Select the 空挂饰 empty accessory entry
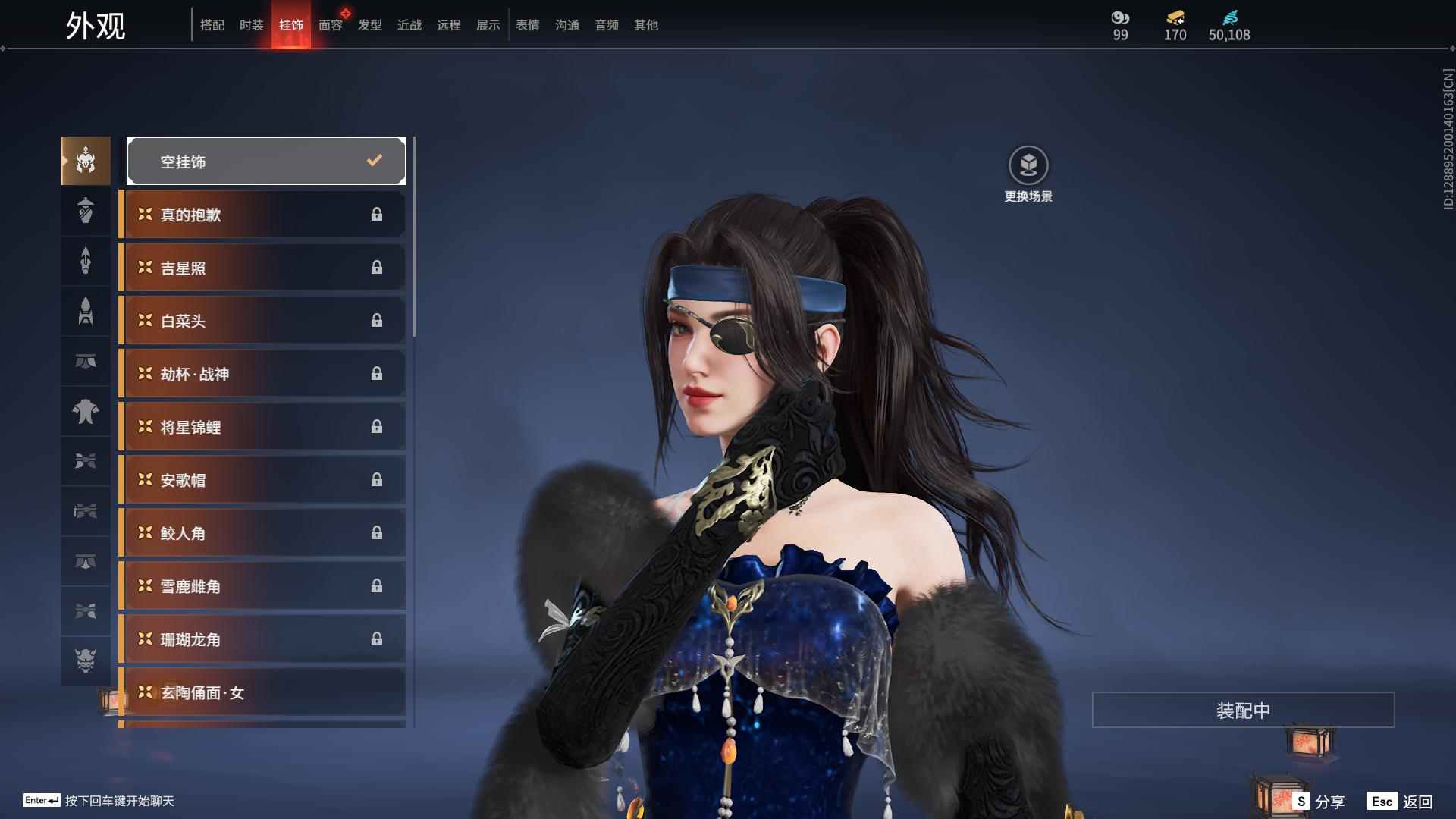The width and height of the screenshot is (1456, 819). (265, 161)
